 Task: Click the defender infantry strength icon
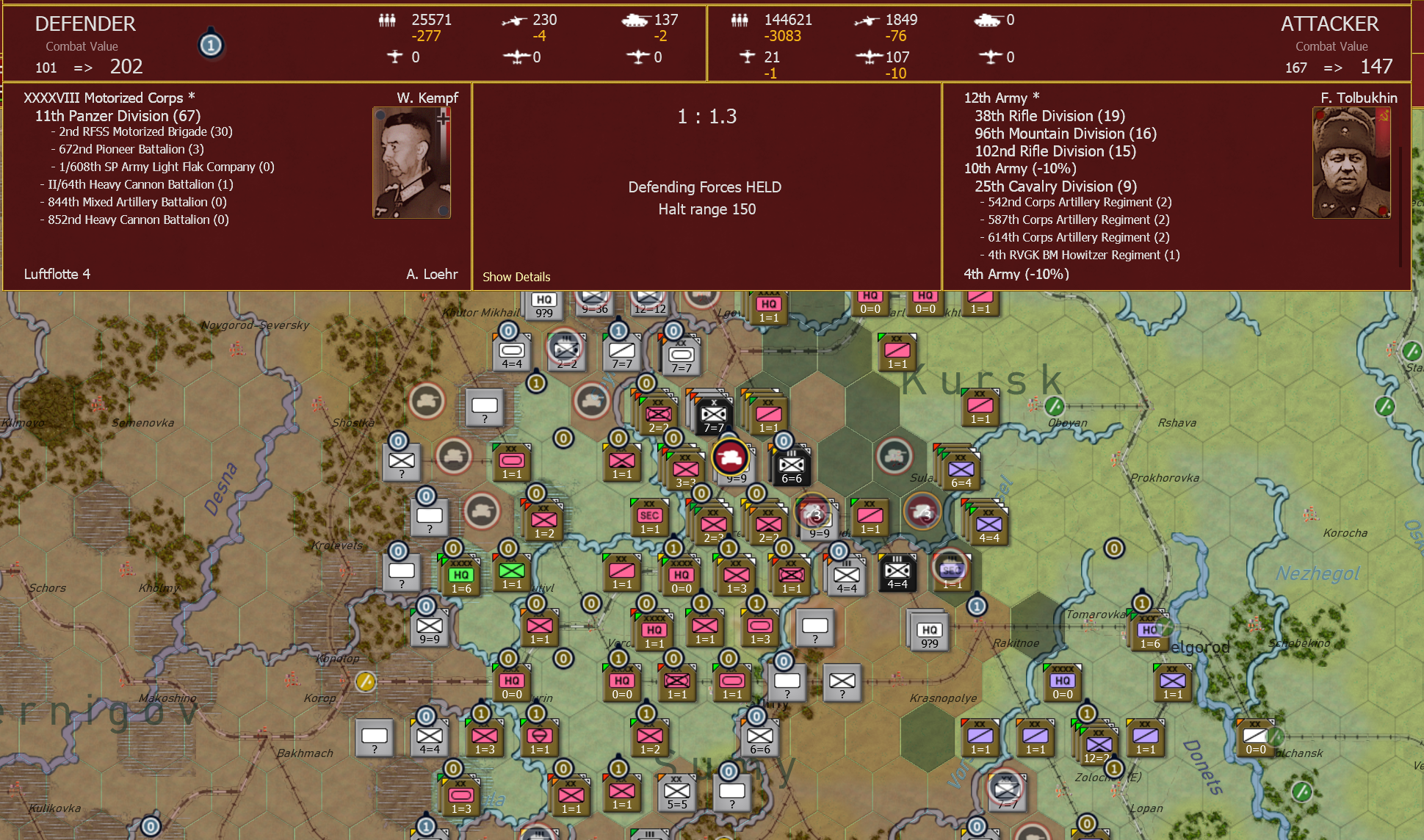tap(387, 20)
